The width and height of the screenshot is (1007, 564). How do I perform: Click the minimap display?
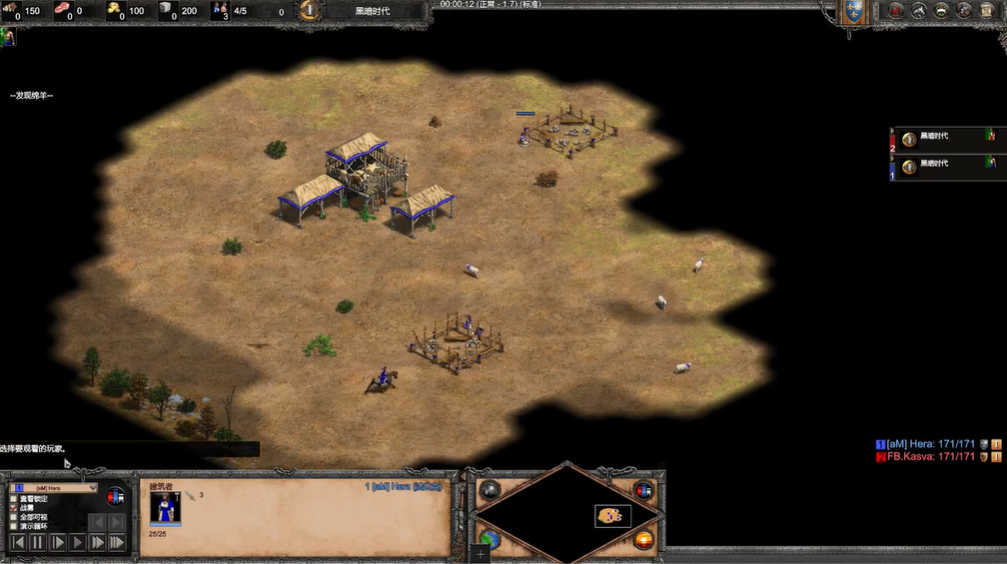pyautogui.click(x=566, y=514)
